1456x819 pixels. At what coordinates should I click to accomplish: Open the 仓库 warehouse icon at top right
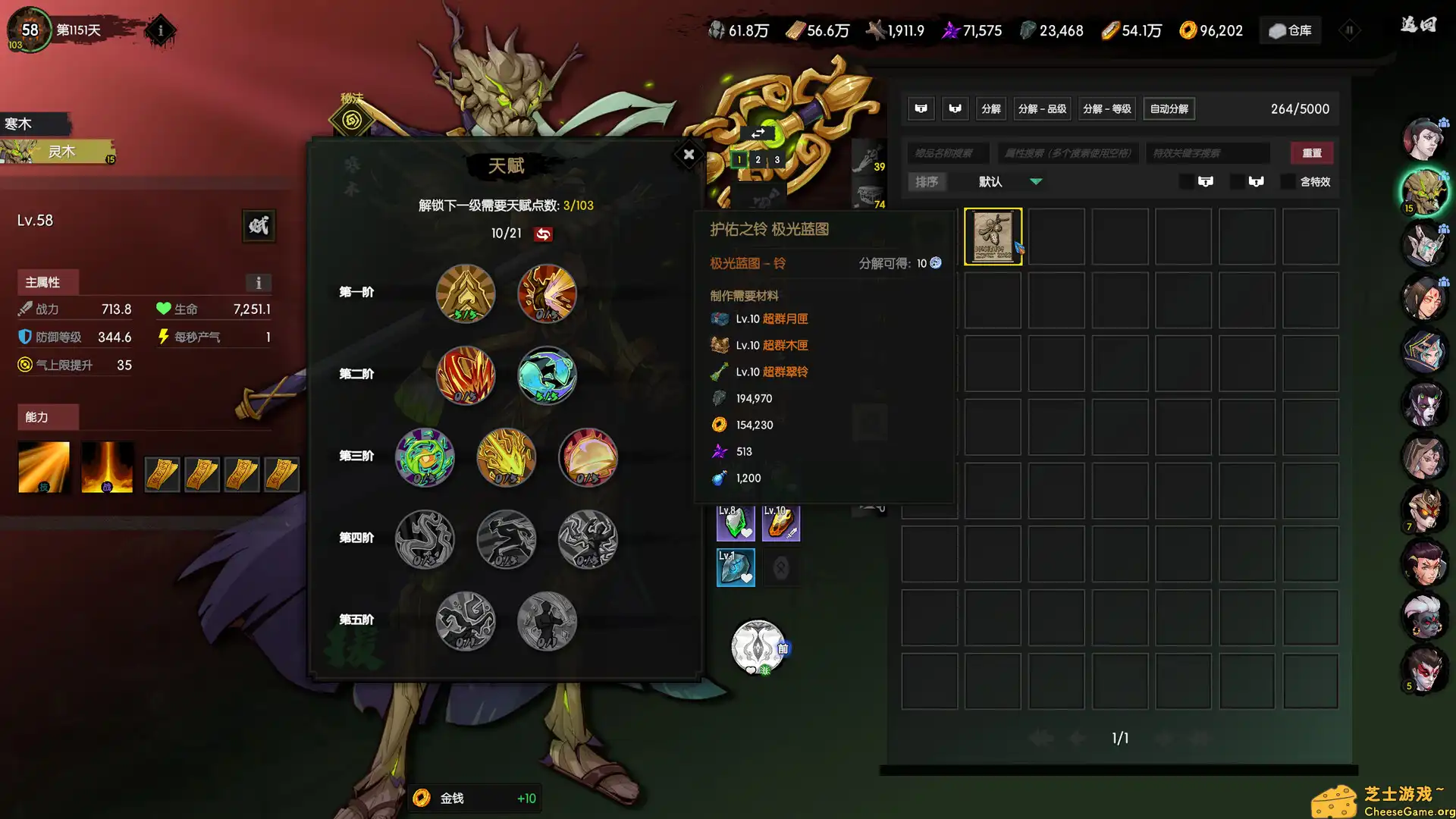pos(1290,30)
